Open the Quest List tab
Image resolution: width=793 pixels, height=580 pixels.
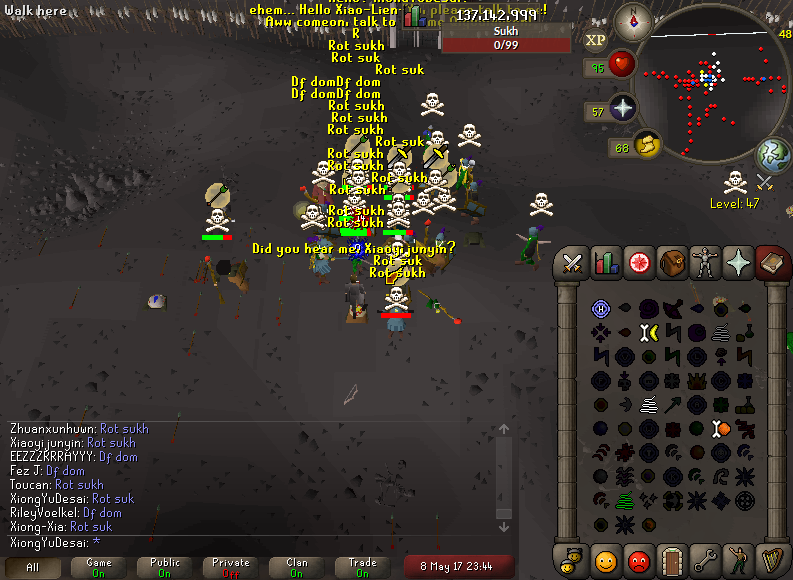(x=639, y=263)
